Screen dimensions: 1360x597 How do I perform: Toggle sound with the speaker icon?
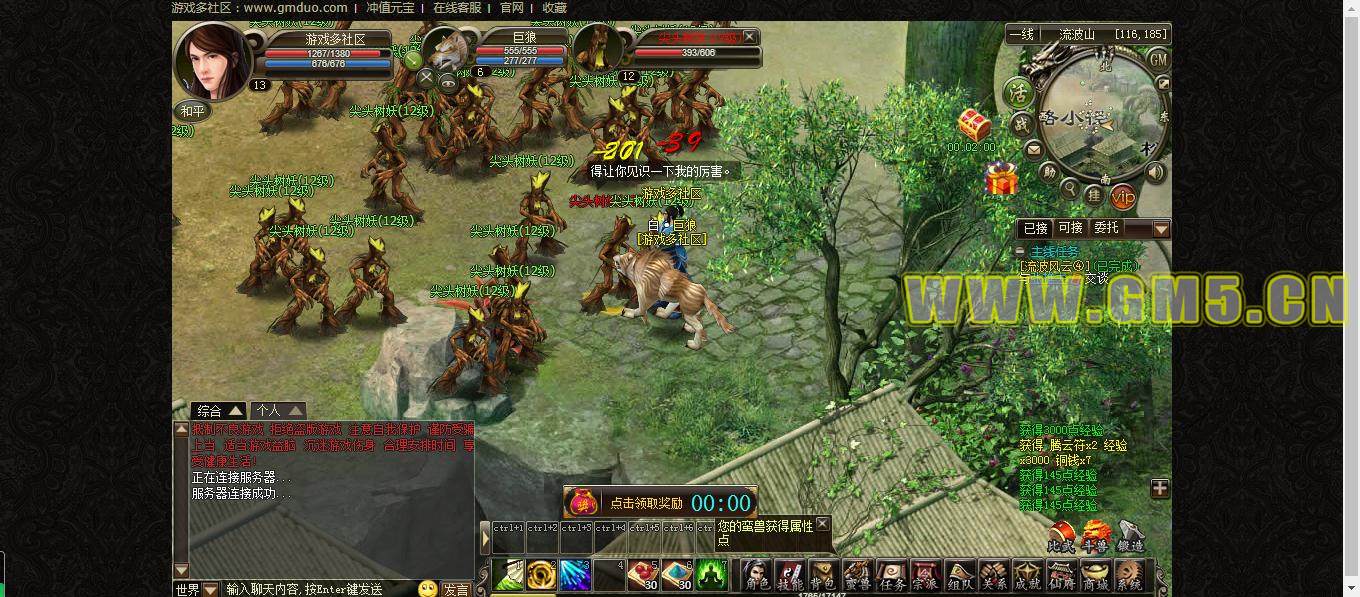(x=1156, y=172)
